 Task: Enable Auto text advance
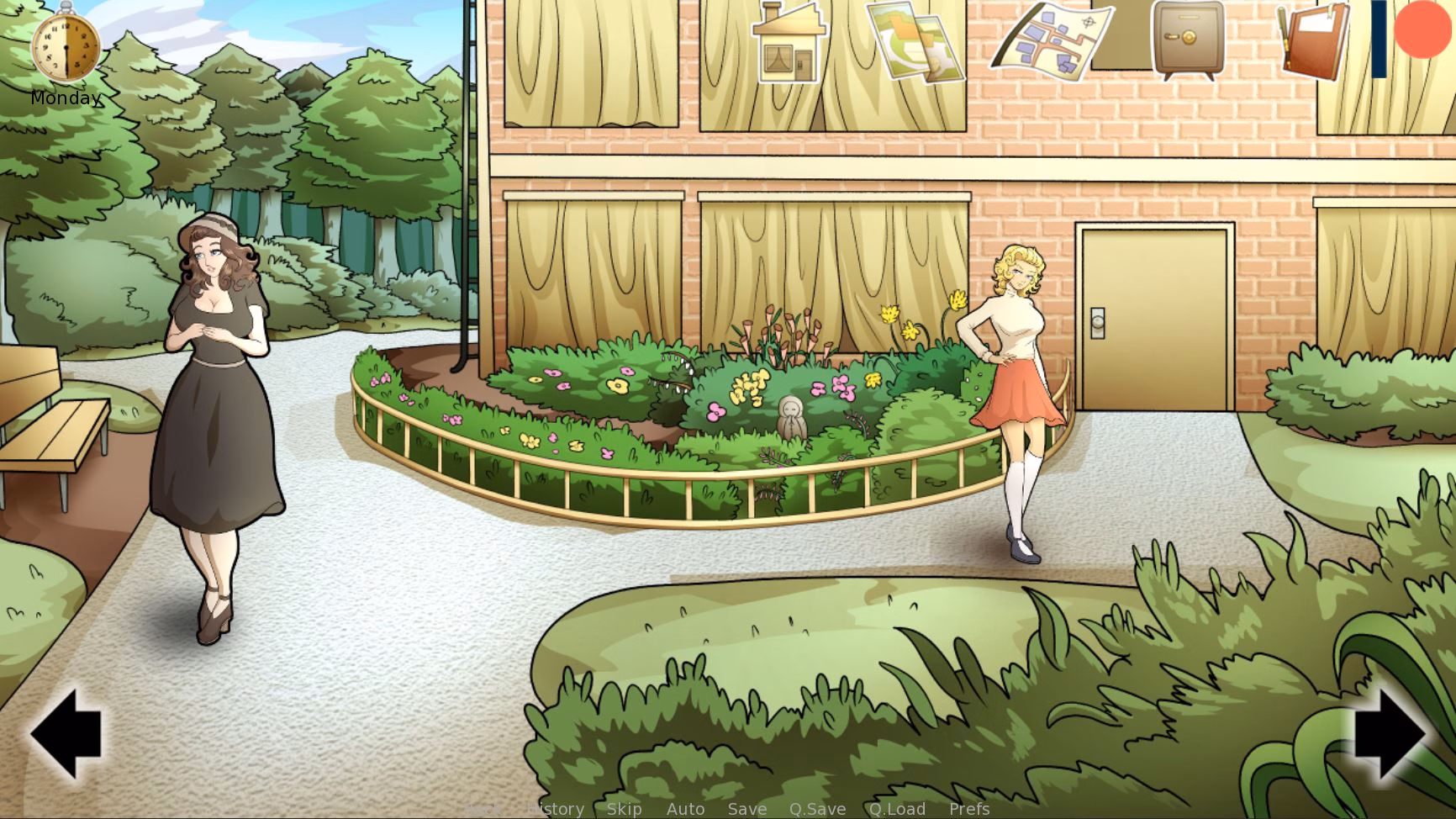[x=686, y=809]
